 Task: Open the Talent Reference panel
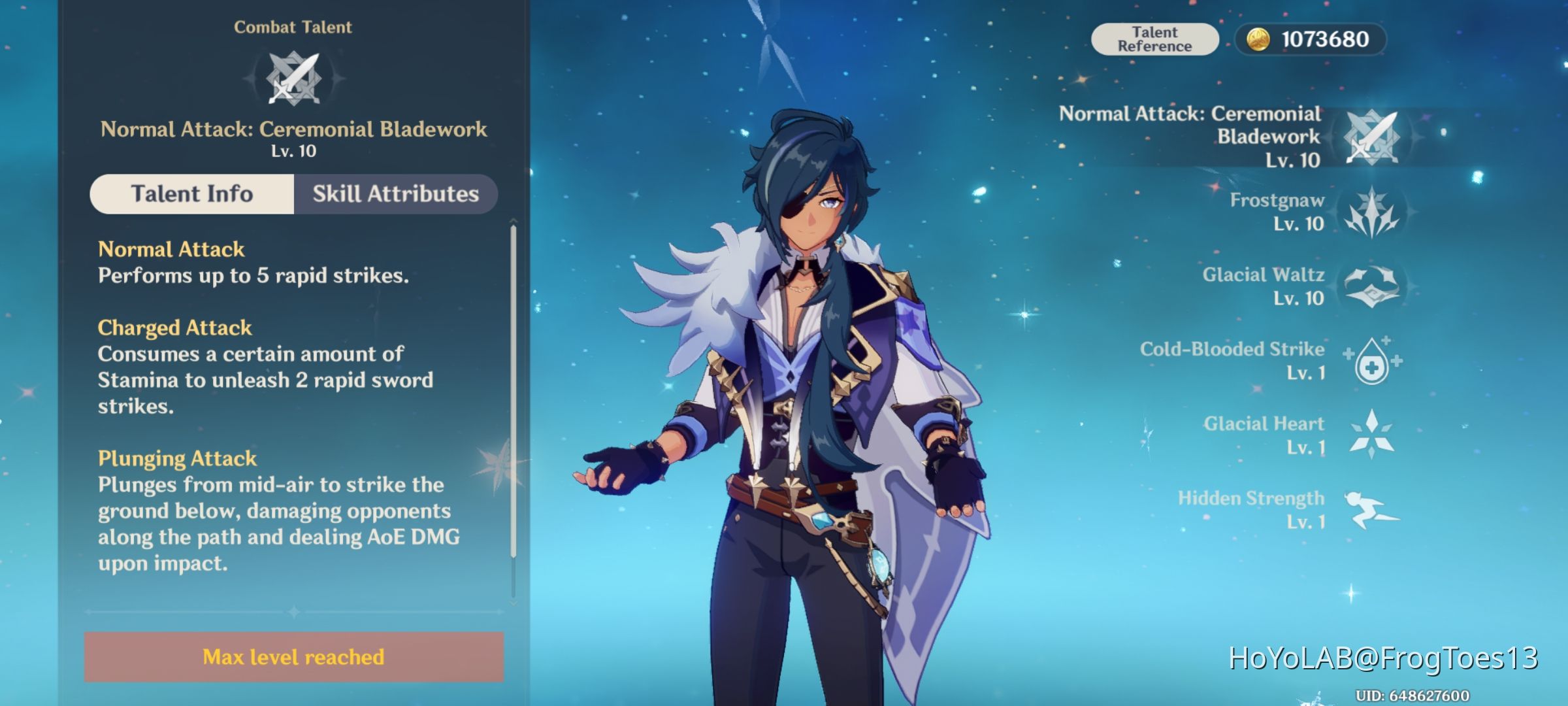click(x=1155, y=38)
